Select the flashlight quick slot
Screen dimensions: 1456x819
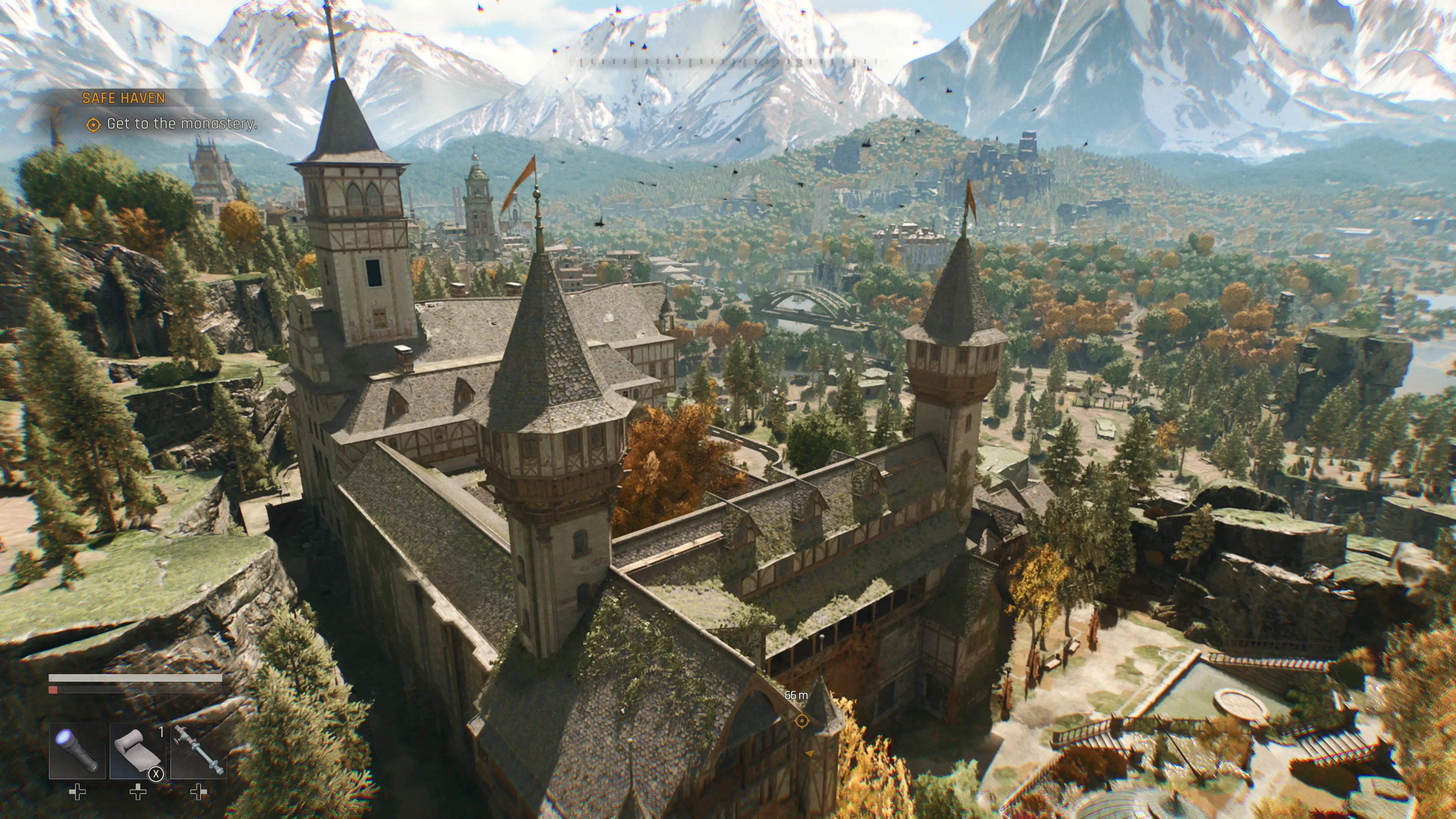77,751
